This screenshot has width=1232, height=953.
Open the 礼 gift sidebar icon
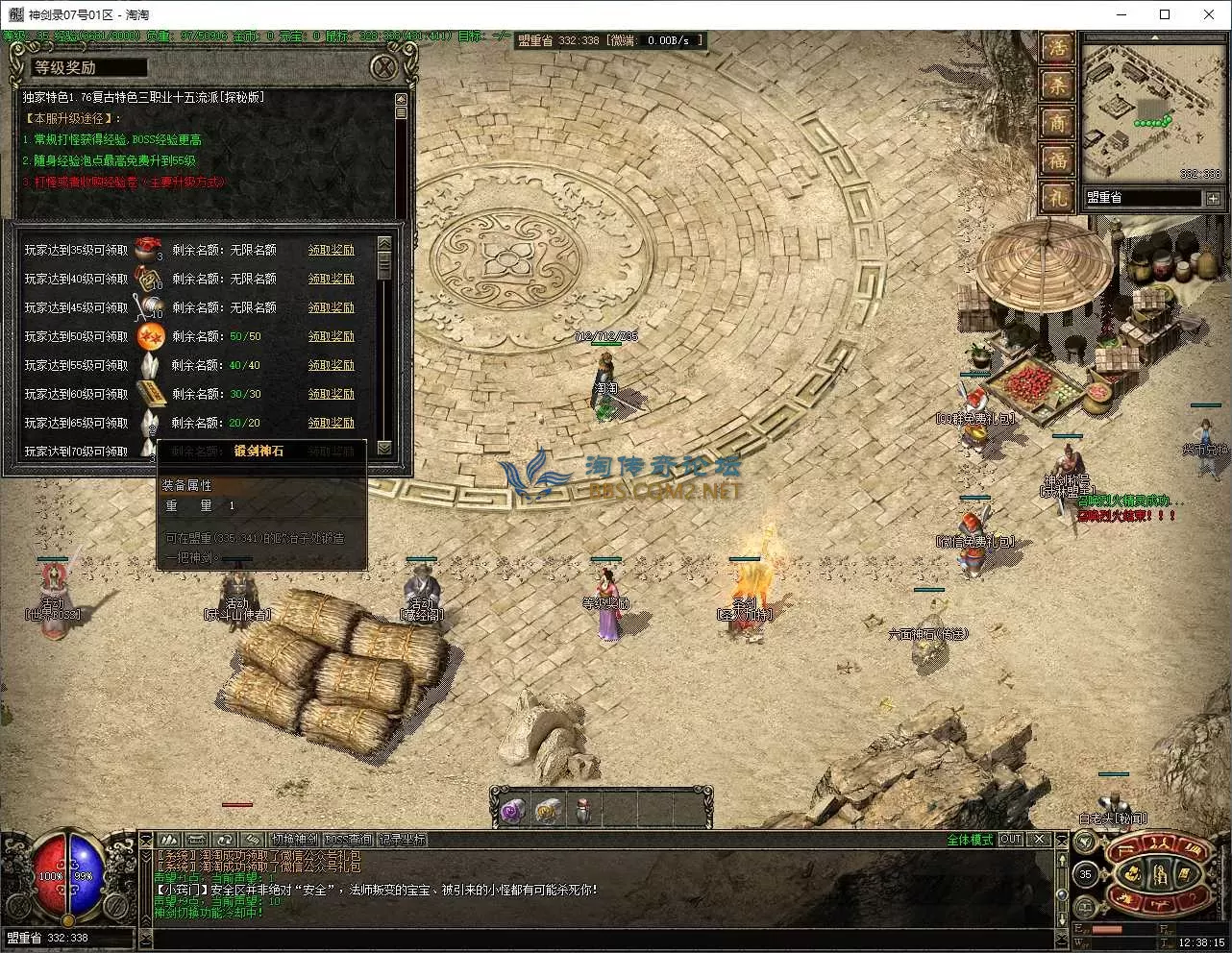pyautogui.click(x=1057, y=193)
